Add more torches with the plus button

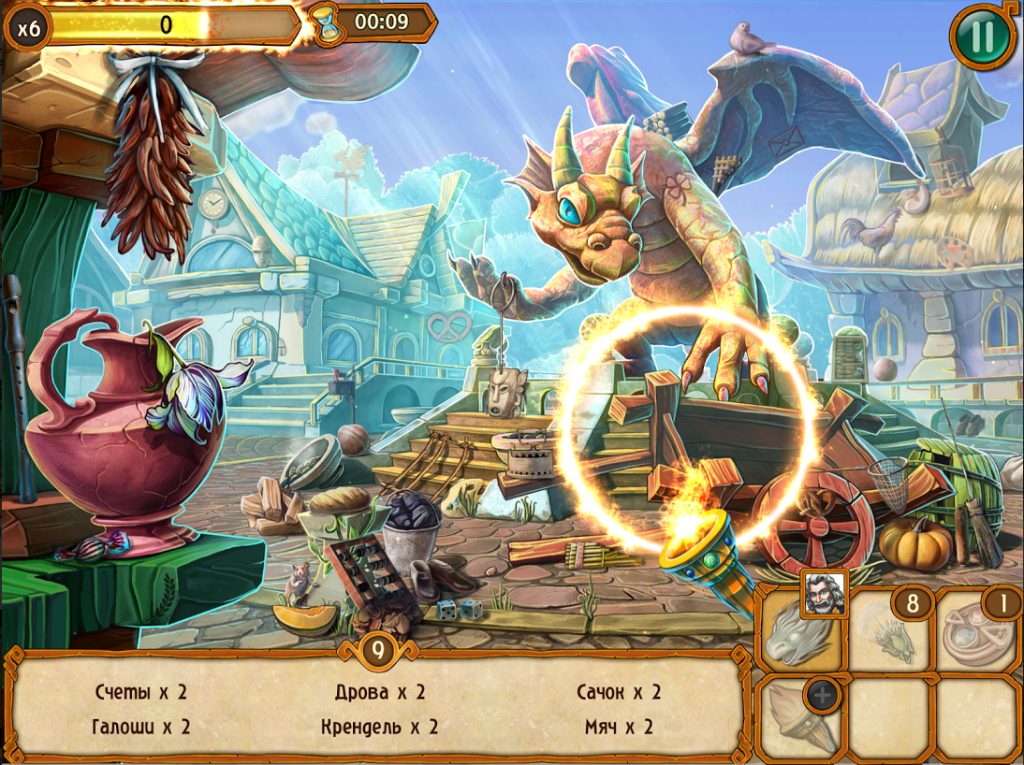pyautogui.click(x=822, y=695)
